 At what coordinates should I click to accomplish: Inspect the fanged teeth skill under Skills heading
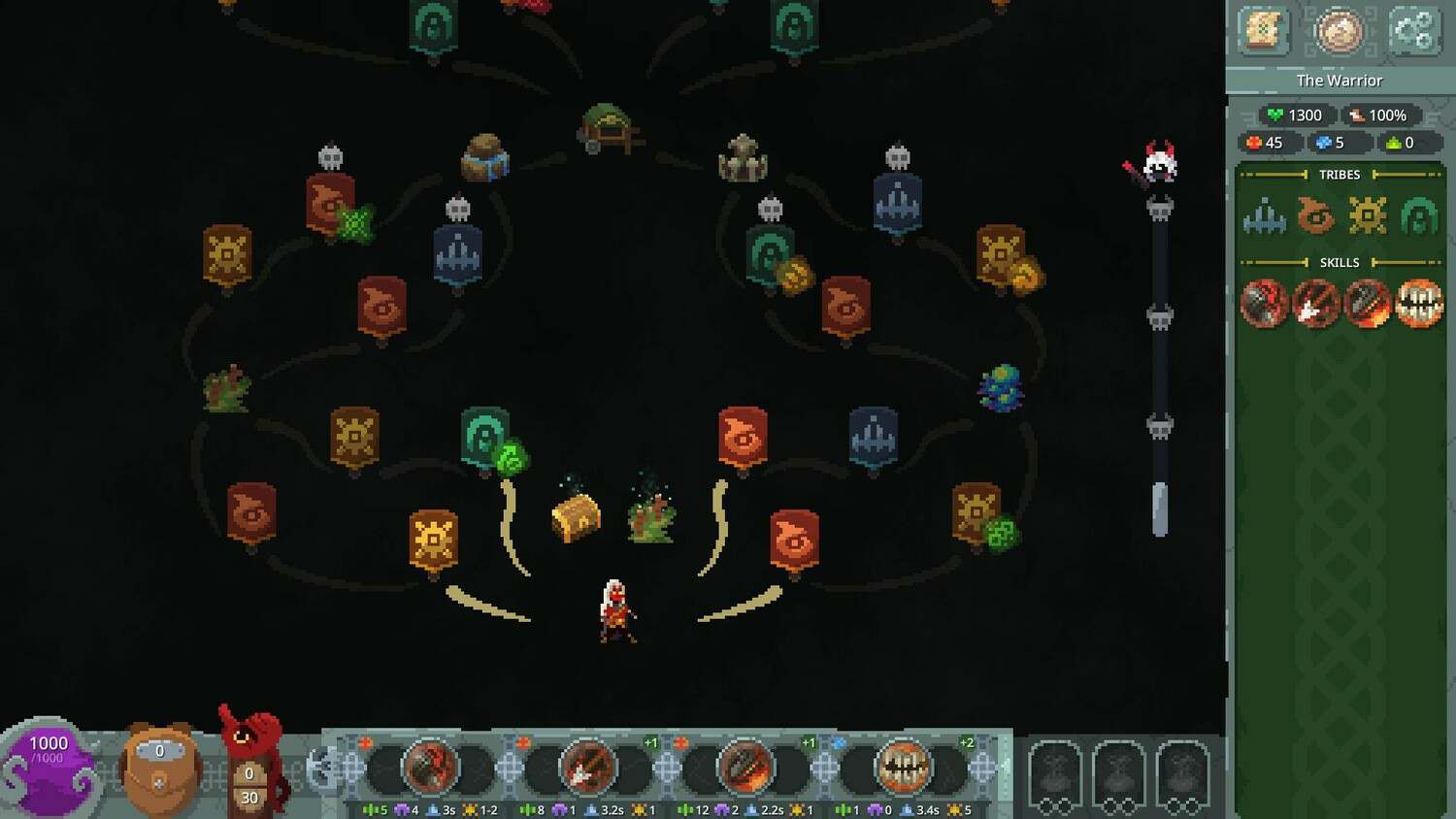coord(1419,304)
